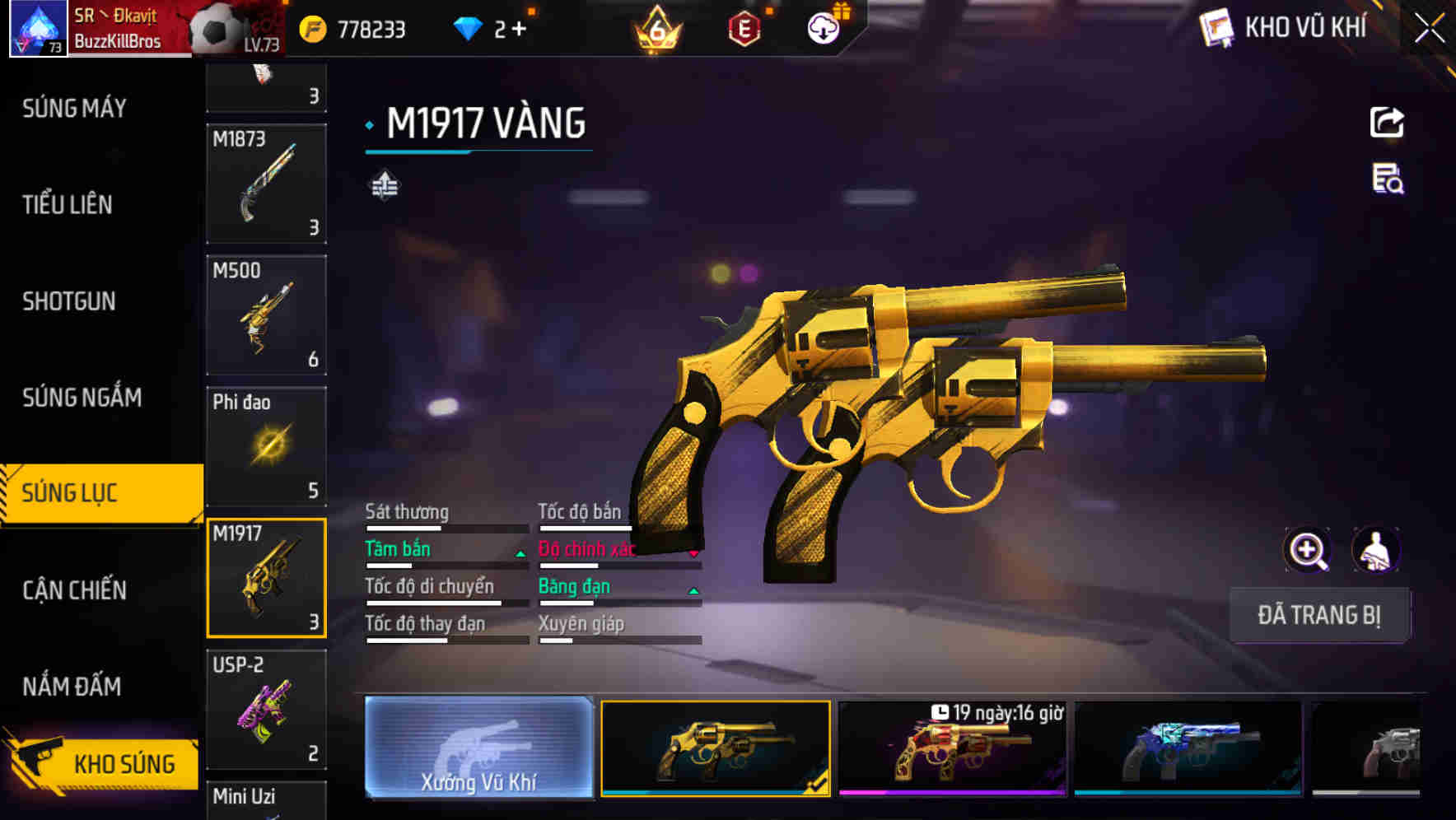Open the NẮM ĐẤM category

click(x=72, y=686)
